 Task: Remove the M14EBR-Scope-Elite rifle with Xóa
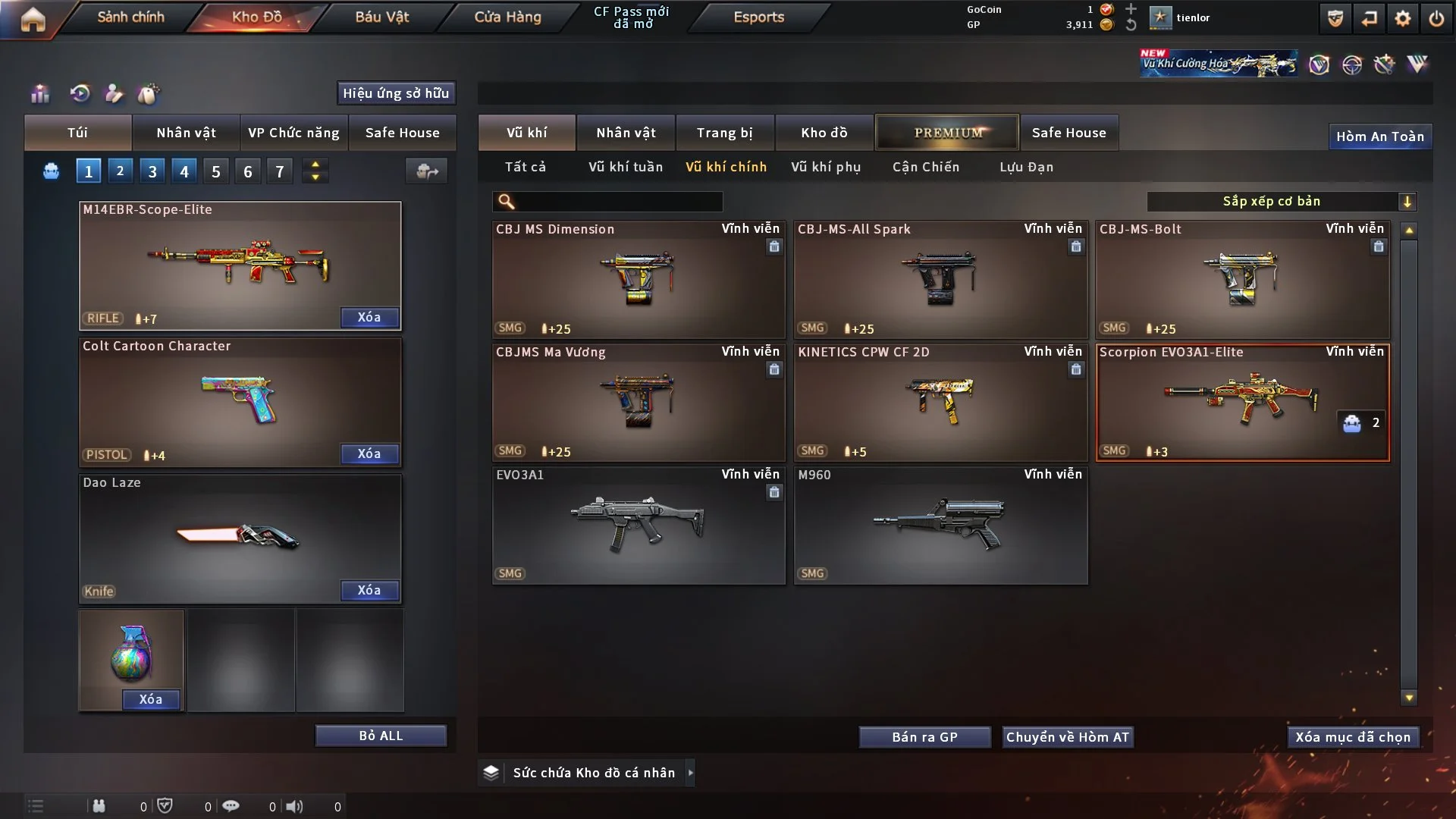[x=369, y=317]
